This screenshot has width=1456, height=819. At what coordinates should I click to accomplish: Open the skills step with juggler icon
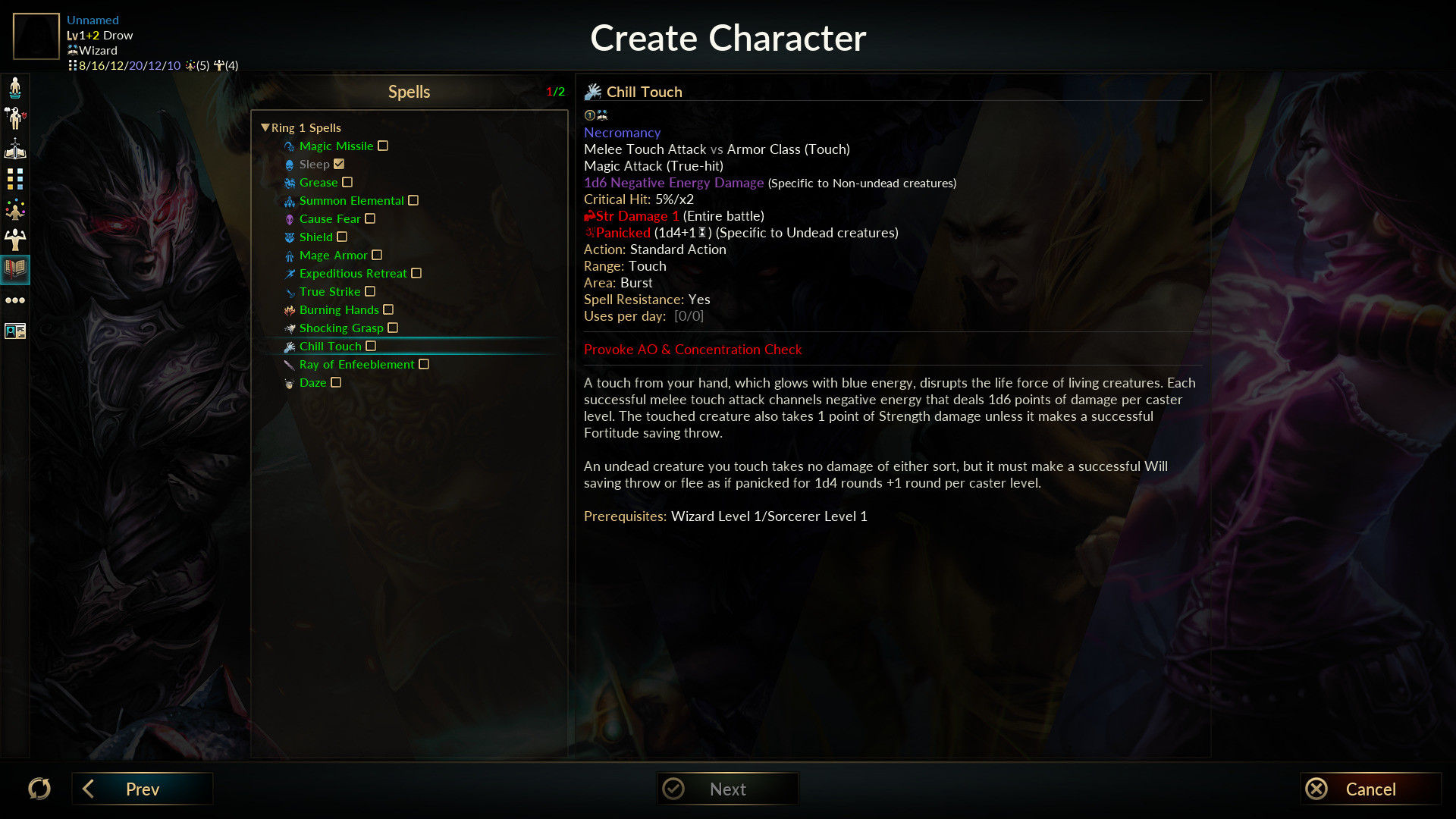click(x=15, y=209)
